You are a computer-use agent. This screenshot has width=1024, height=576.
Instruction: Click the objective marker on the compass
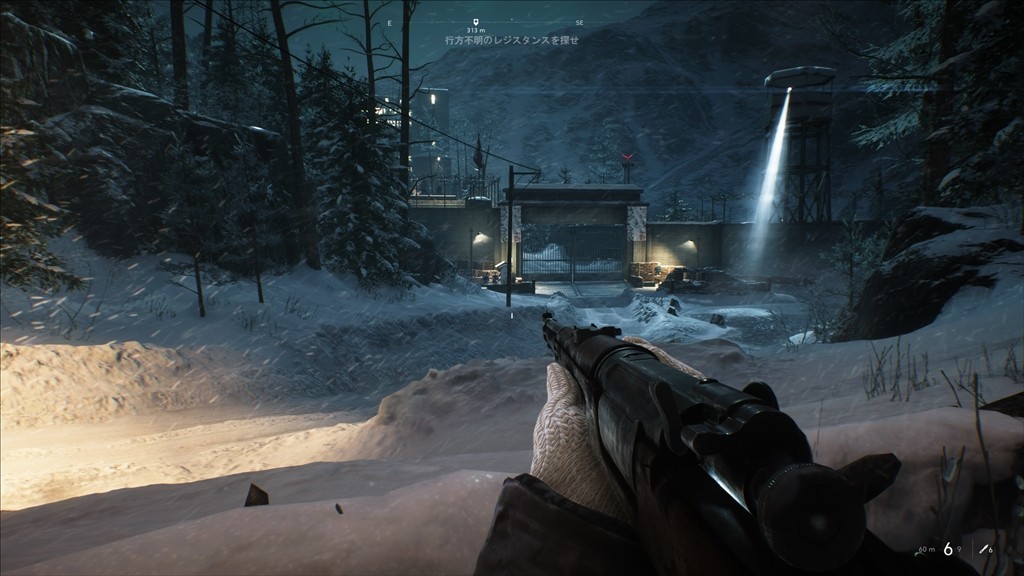(x=476, y=21)
